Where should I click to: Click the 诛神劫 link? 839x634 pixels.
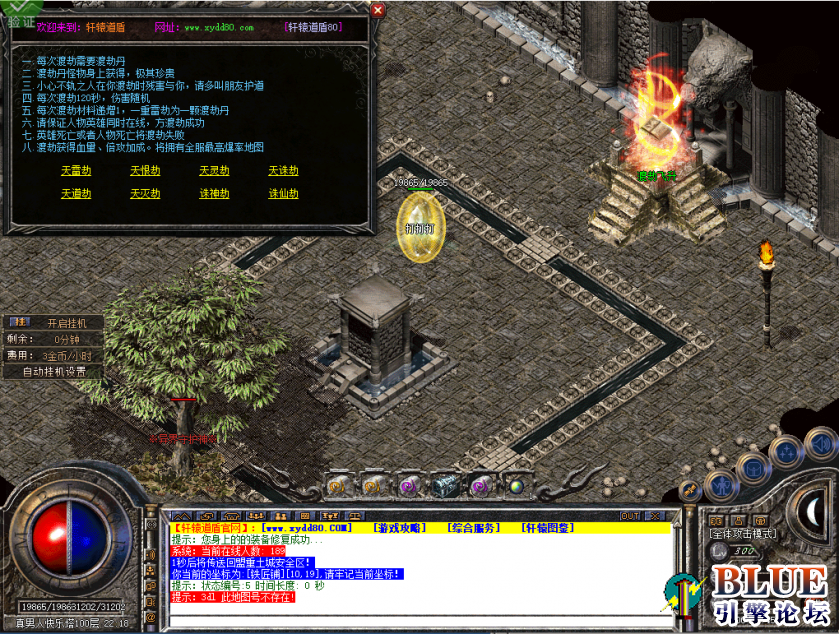(214, 194)
